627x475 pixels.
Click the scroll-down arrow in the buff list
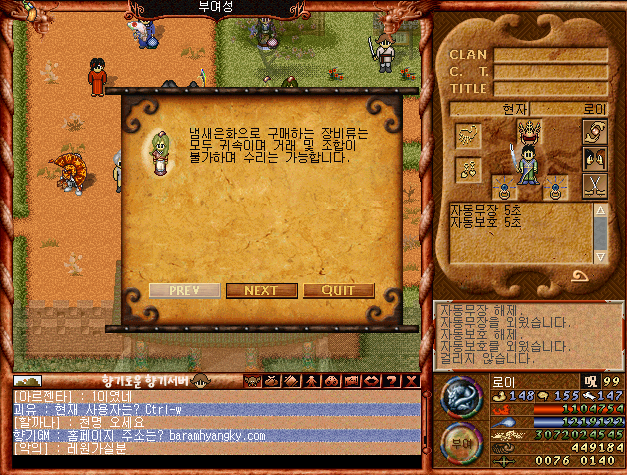(600, 257)
